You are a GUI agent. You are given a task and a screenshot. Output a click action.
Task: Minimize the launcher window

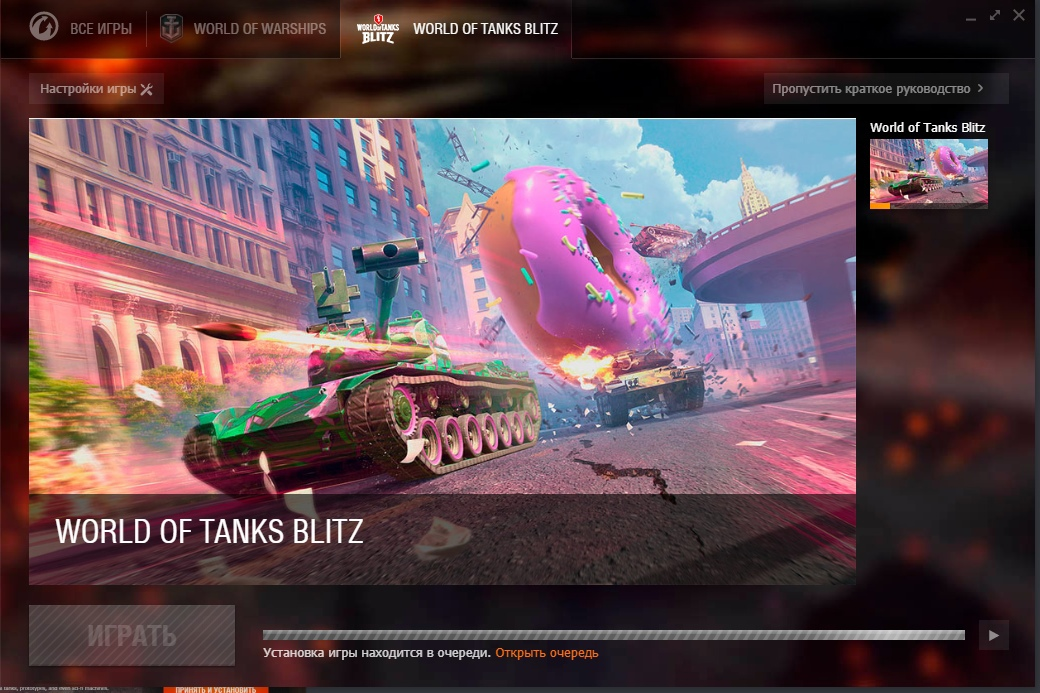click(x=973, y=17)
